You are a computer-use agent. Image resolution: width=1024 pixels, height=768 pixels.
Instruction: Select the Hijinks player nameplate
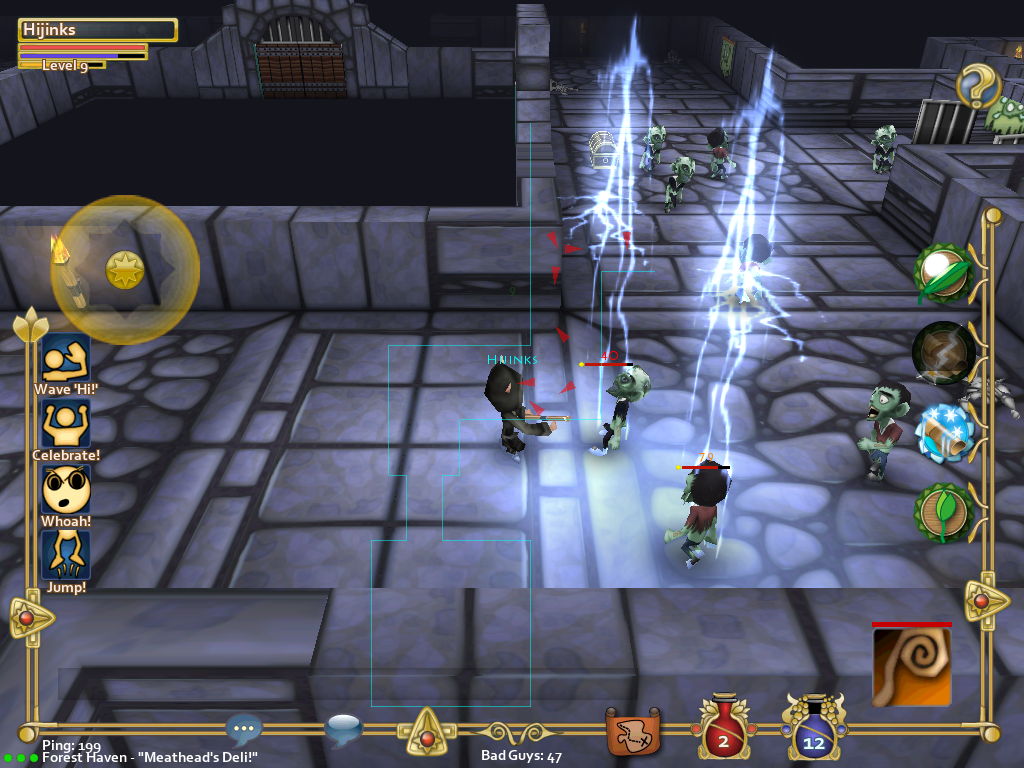point(97,30)
